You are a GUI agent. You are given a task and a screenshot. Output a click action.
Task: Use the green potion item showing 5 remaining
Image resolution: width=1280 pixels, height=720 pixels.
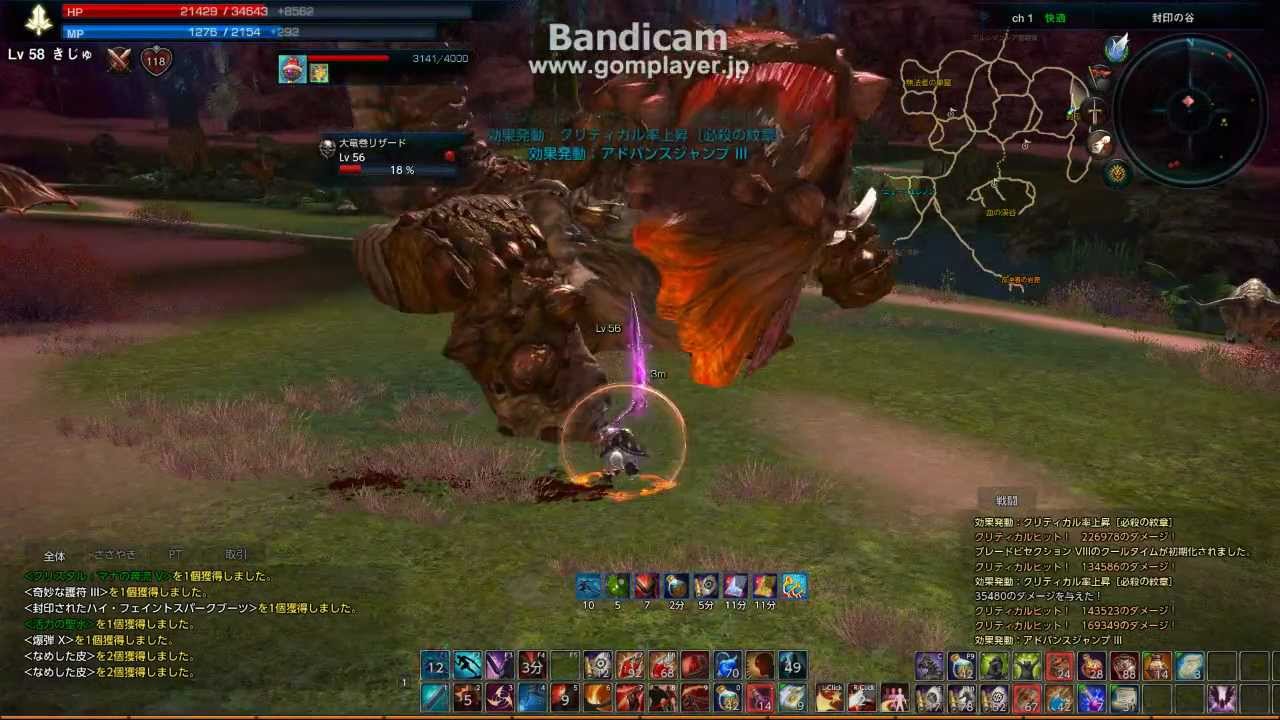pyautogui.click(x=617, y=586)
